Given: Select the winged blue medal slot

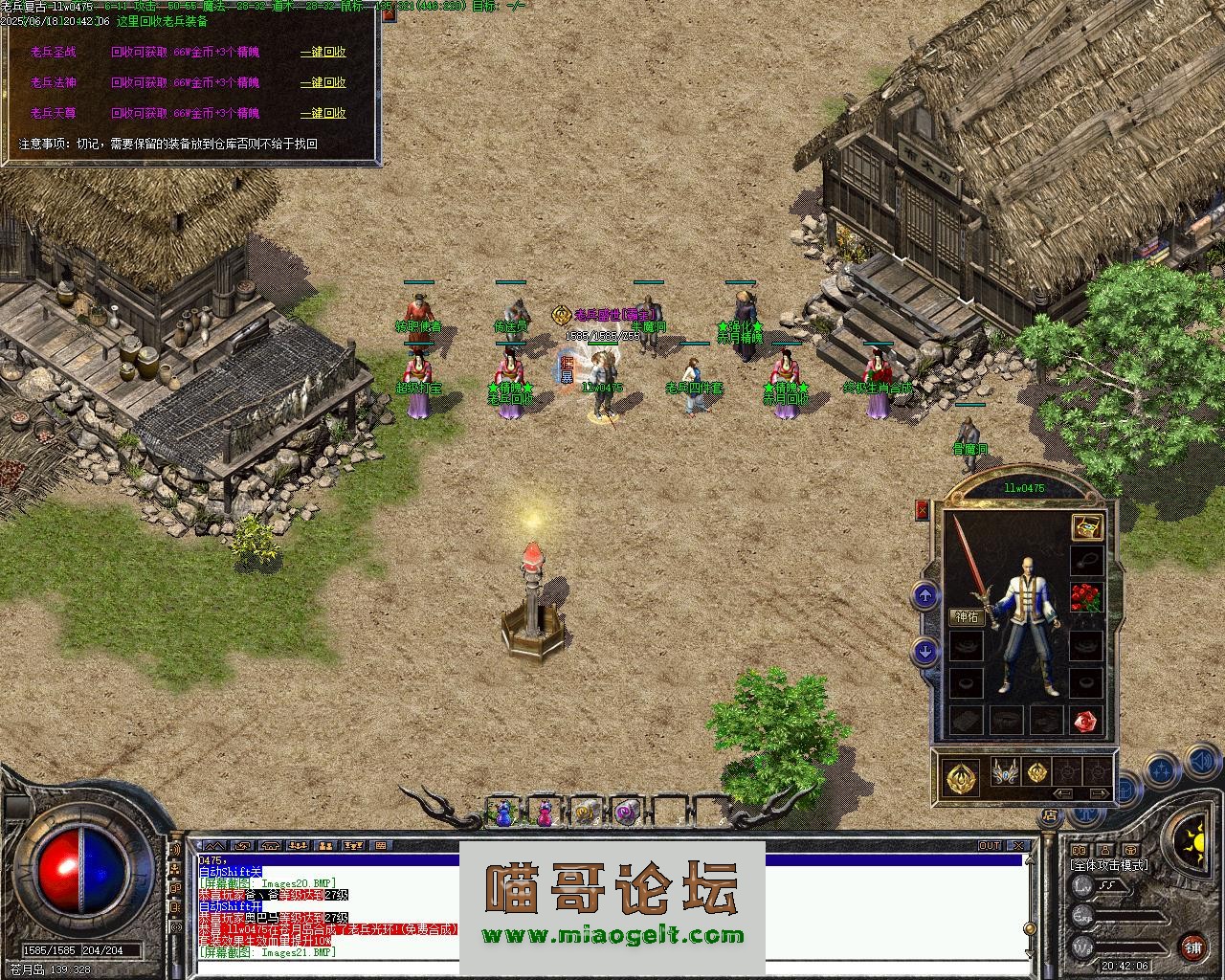Looking at the screenshot, I should click(1004, 771).
